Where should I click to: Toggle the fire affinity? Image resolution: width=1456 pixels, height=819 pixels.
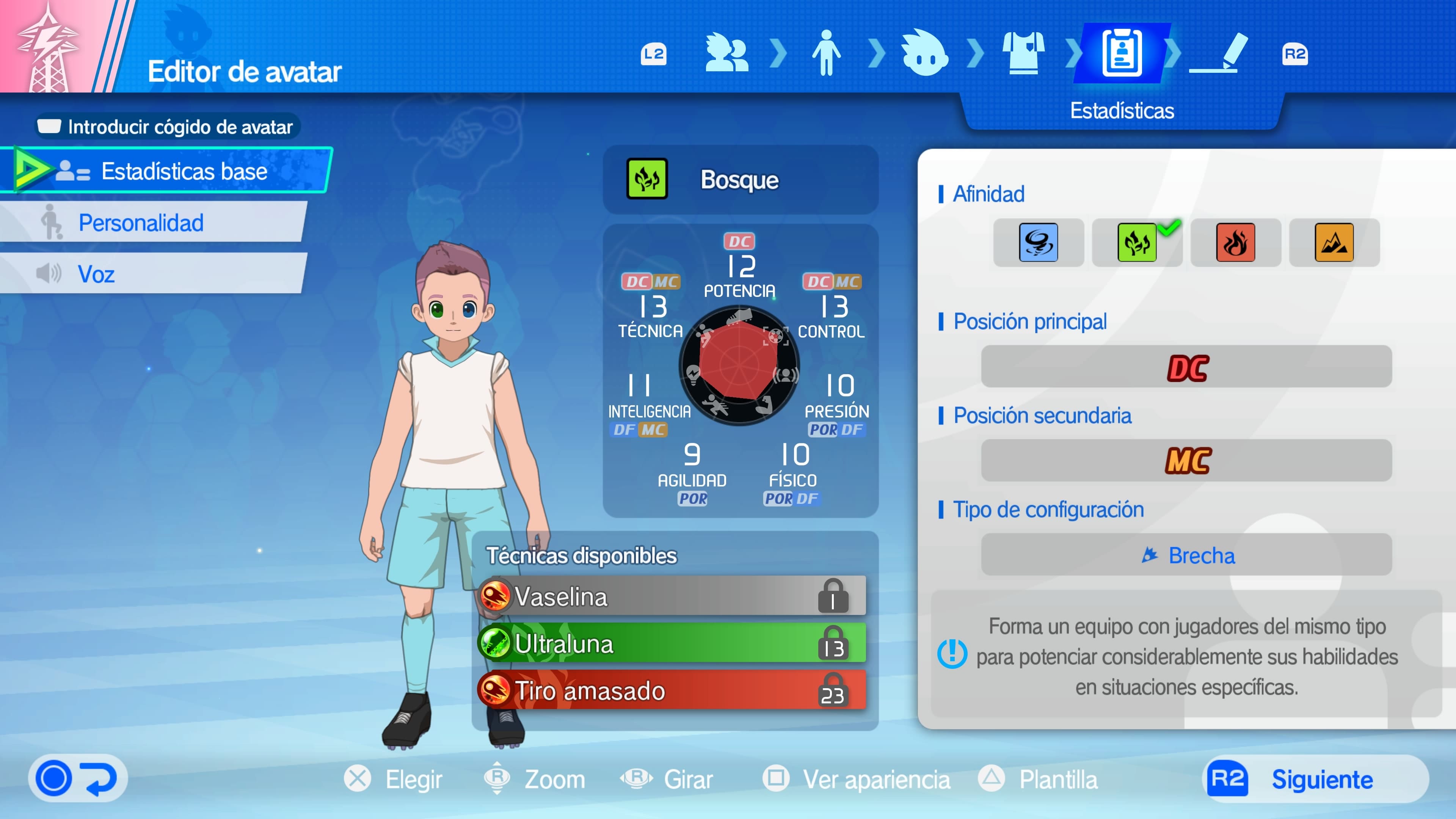1236,243
